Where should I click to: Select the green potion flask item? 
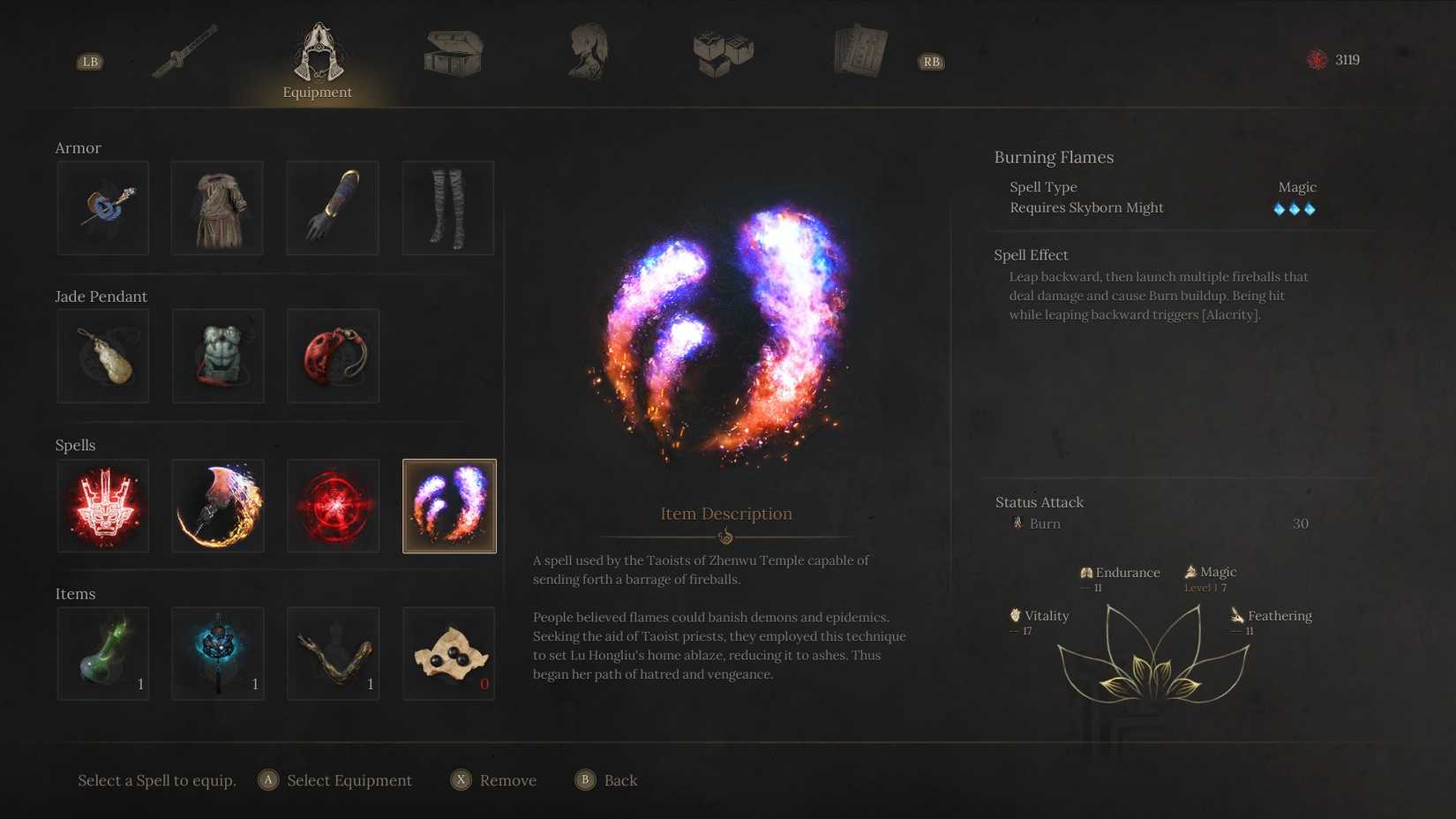(102, 653)
